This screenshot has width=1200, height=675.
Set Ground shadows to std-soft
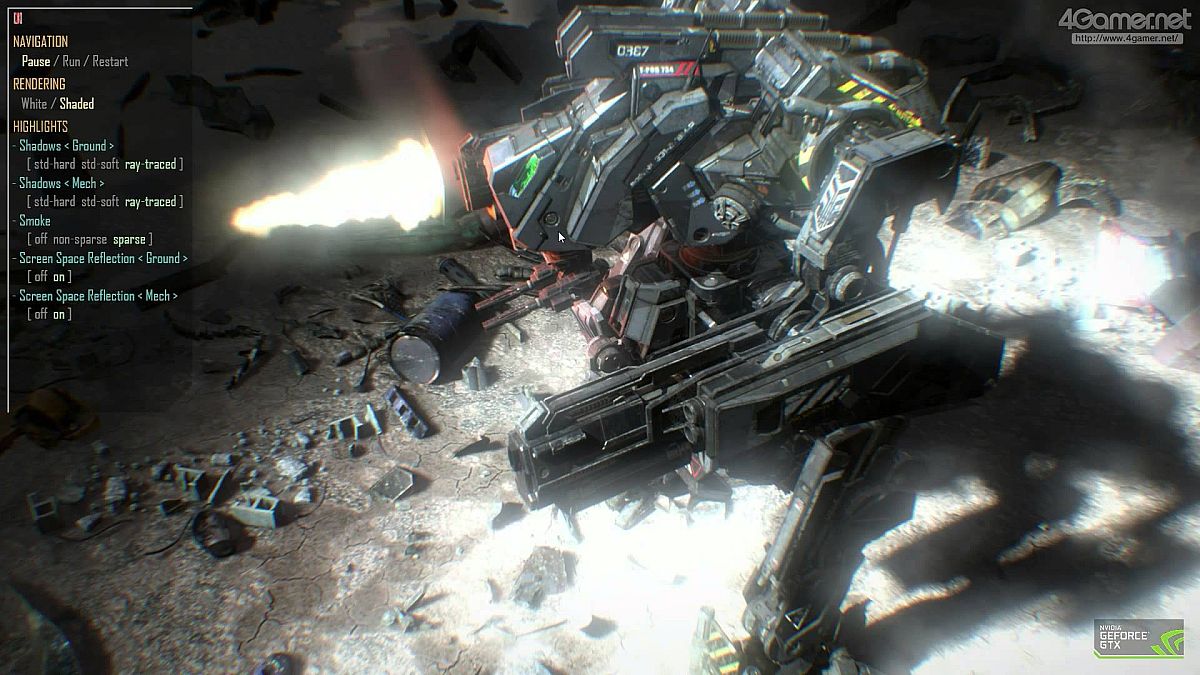(x=100, y=164)
